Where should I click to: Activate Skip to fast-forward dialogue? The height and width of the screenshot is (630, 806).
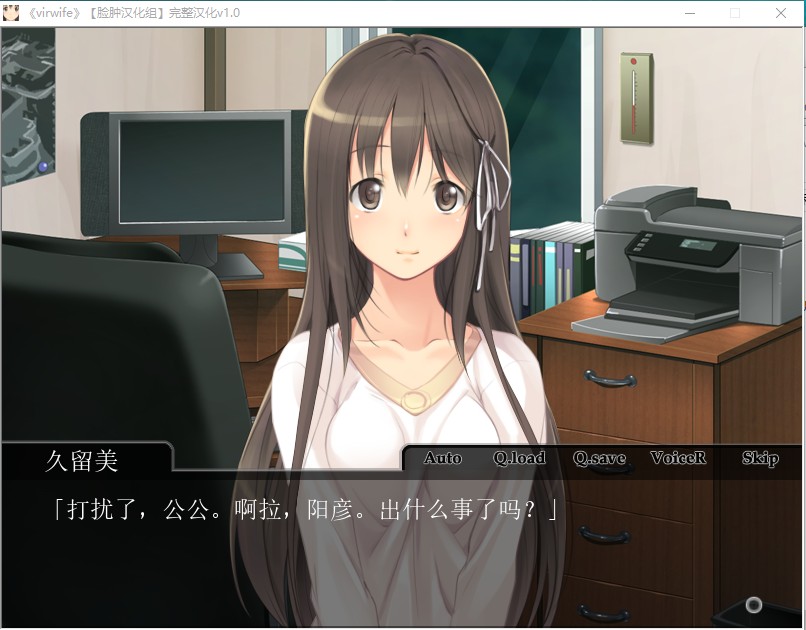tap(760, 458)
